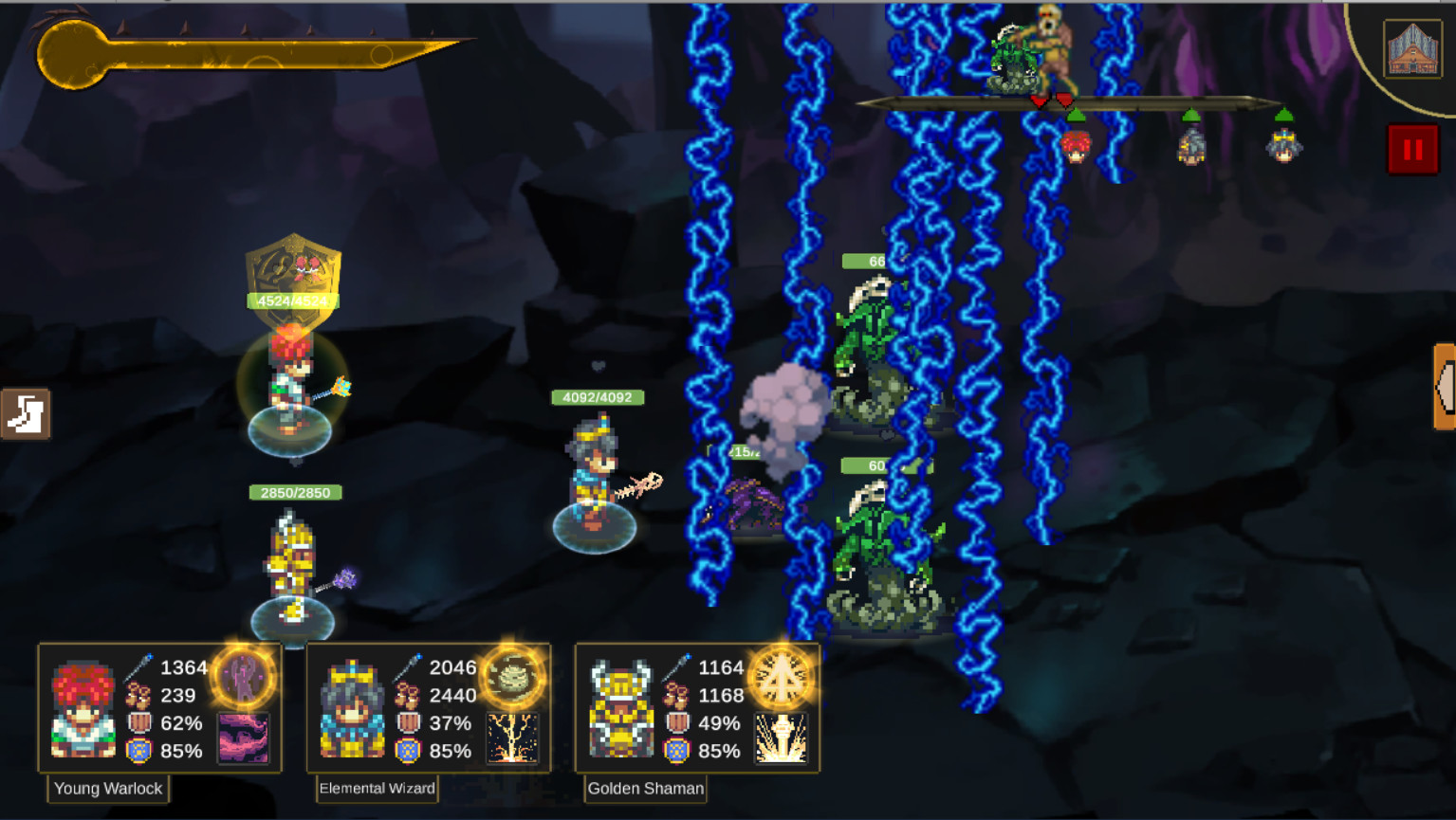Activate Young Warlock's glowing purple figure skill
1456x820 pixels.
coord(244,677)
